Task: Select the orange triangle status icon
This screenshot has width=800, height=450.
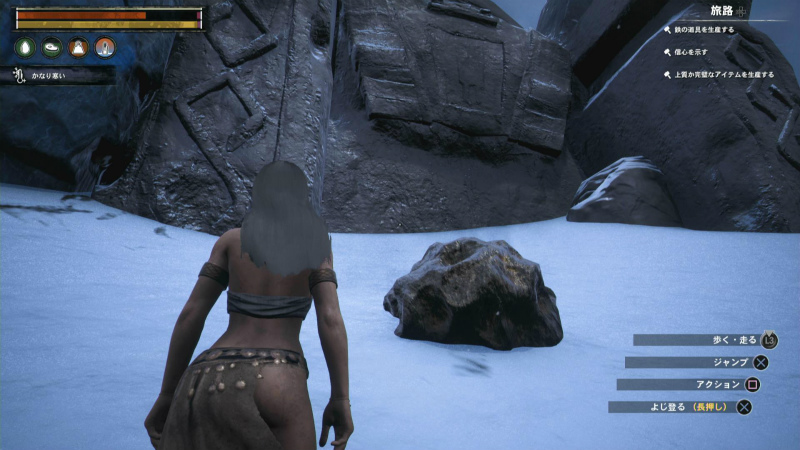Action: [78, 47]
